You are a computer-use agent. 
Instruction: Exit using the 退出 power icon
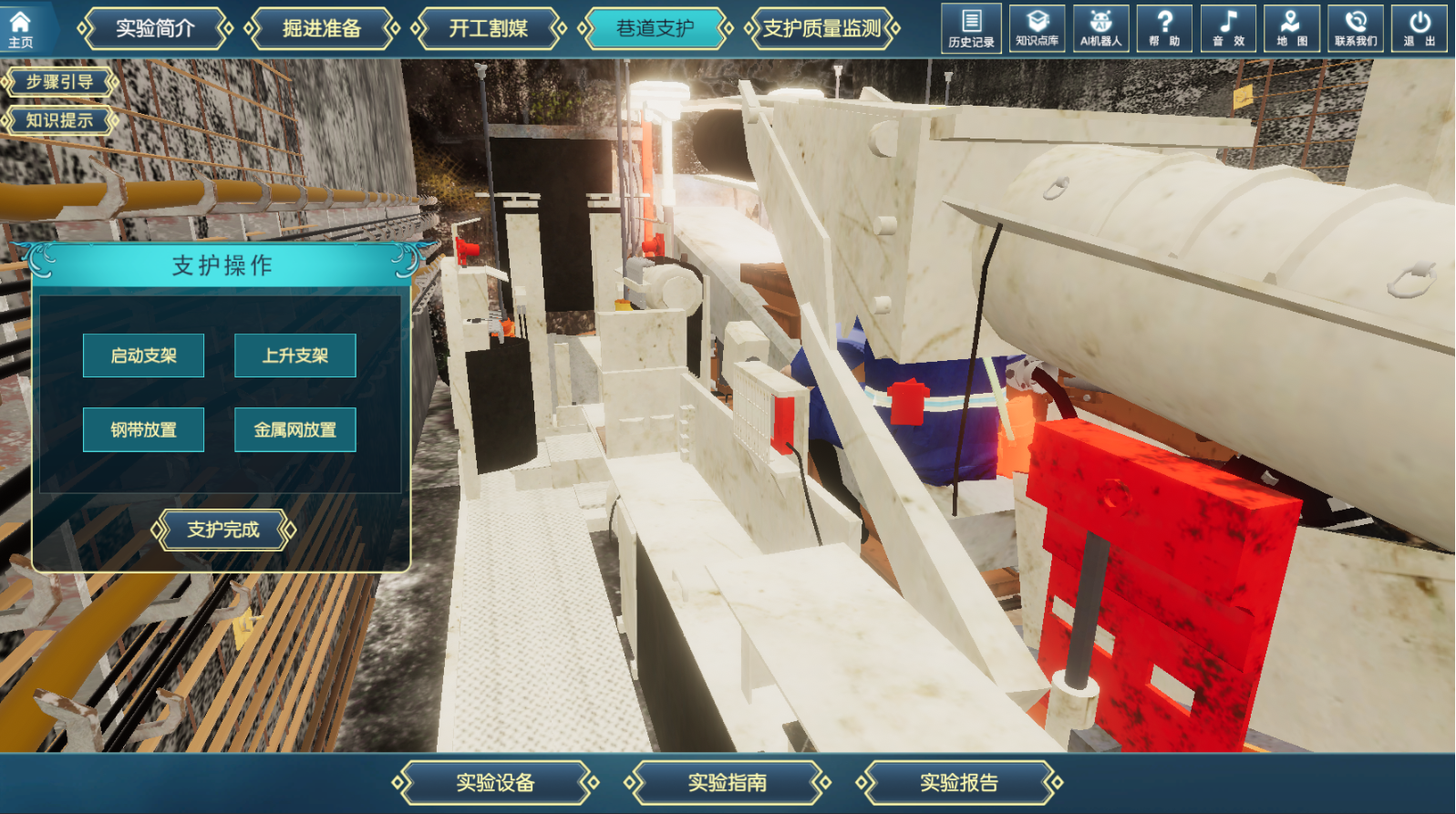coord(1420,28)
